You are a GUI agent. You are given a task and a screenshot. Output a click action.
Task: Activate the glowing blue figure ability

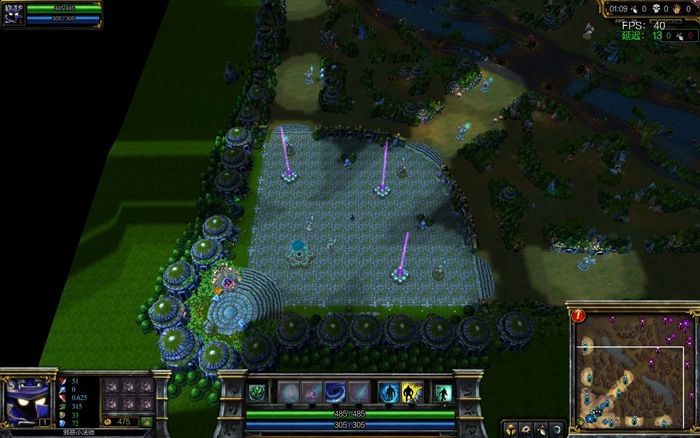tap(389, 392)
